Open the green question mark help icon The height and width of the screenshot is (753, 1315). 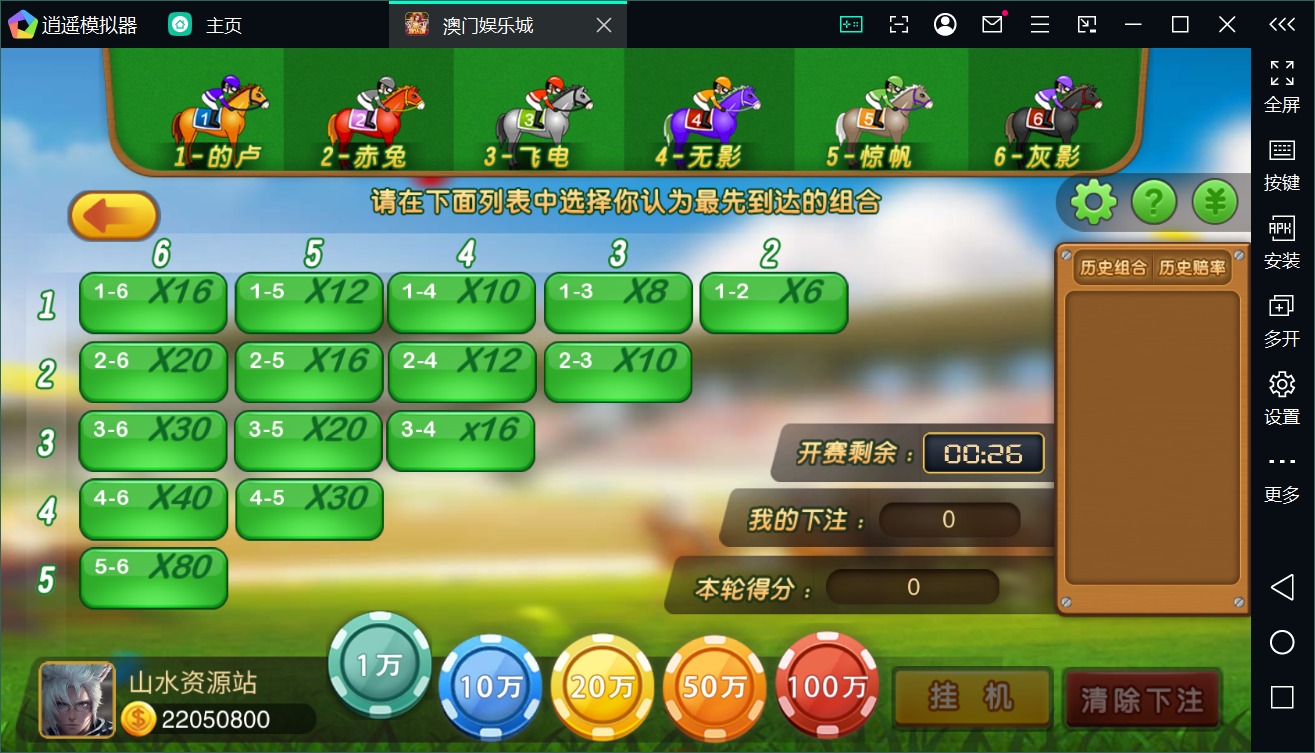click(x=1152, y=201)
